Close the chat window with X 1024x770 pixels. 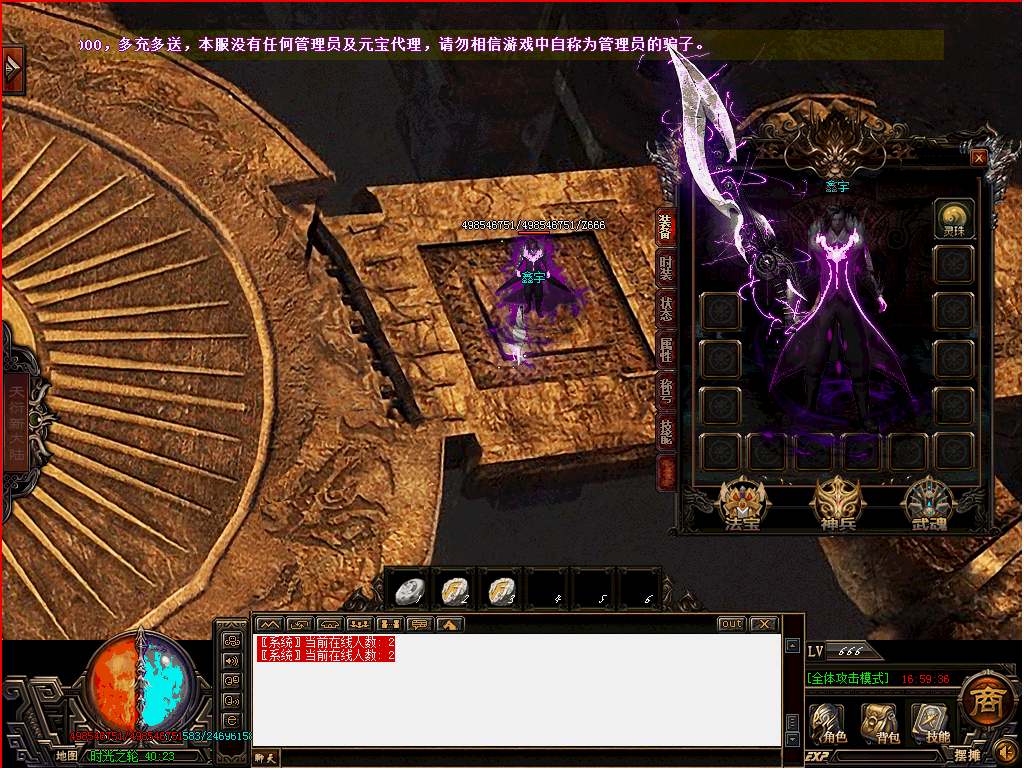pos(764,624)
